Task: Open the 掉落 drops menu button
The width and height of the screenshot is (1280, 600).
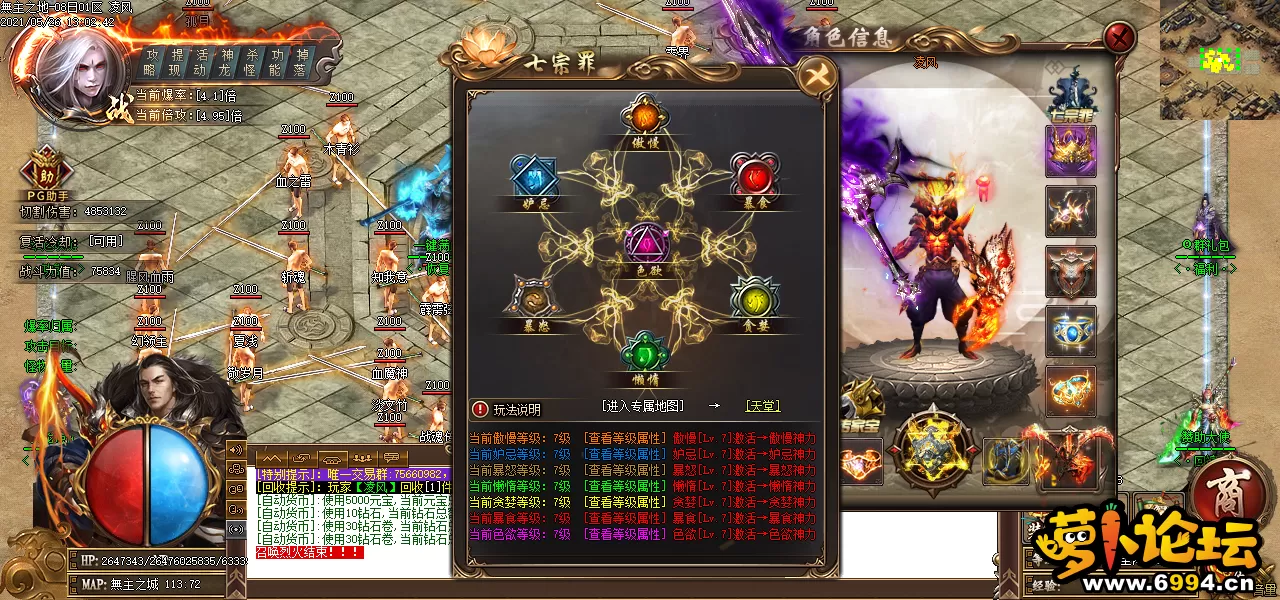Action: 301,62
